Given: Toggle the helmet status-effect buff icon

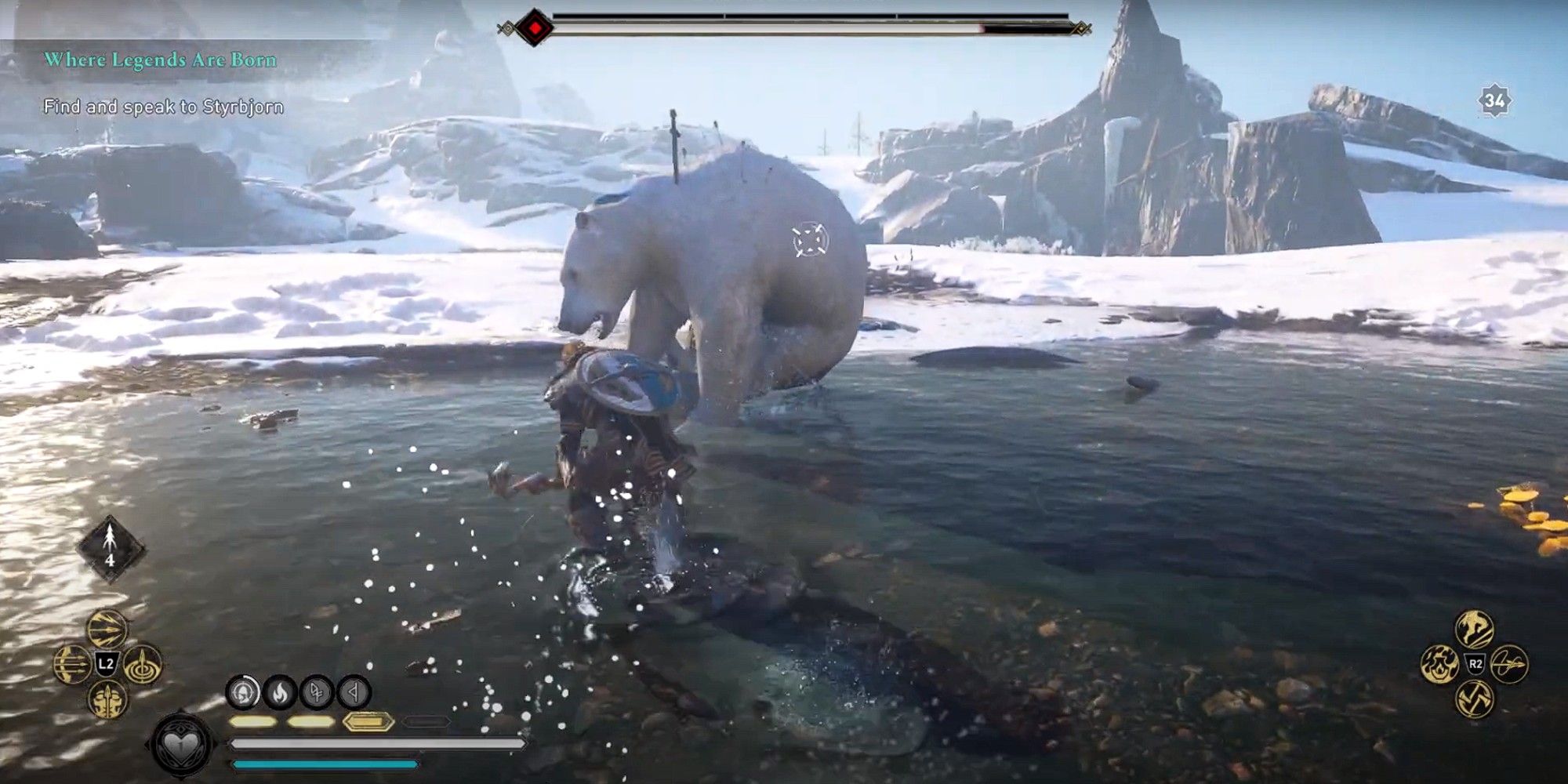Looking at the screenshot, I should pos(242,691).
